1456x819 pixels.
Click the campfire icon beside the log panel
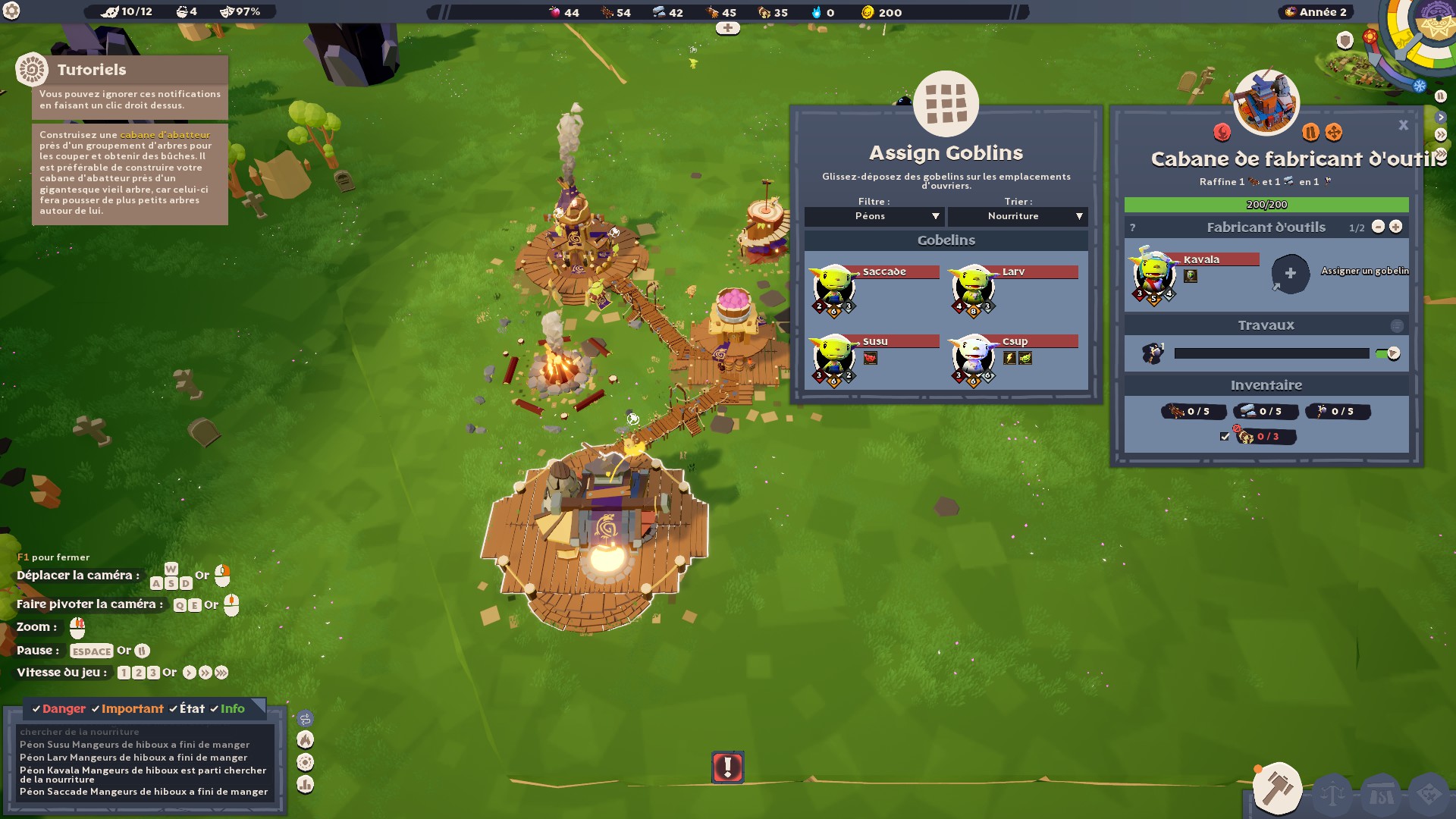pyautogui.click(x=305, y=739)
